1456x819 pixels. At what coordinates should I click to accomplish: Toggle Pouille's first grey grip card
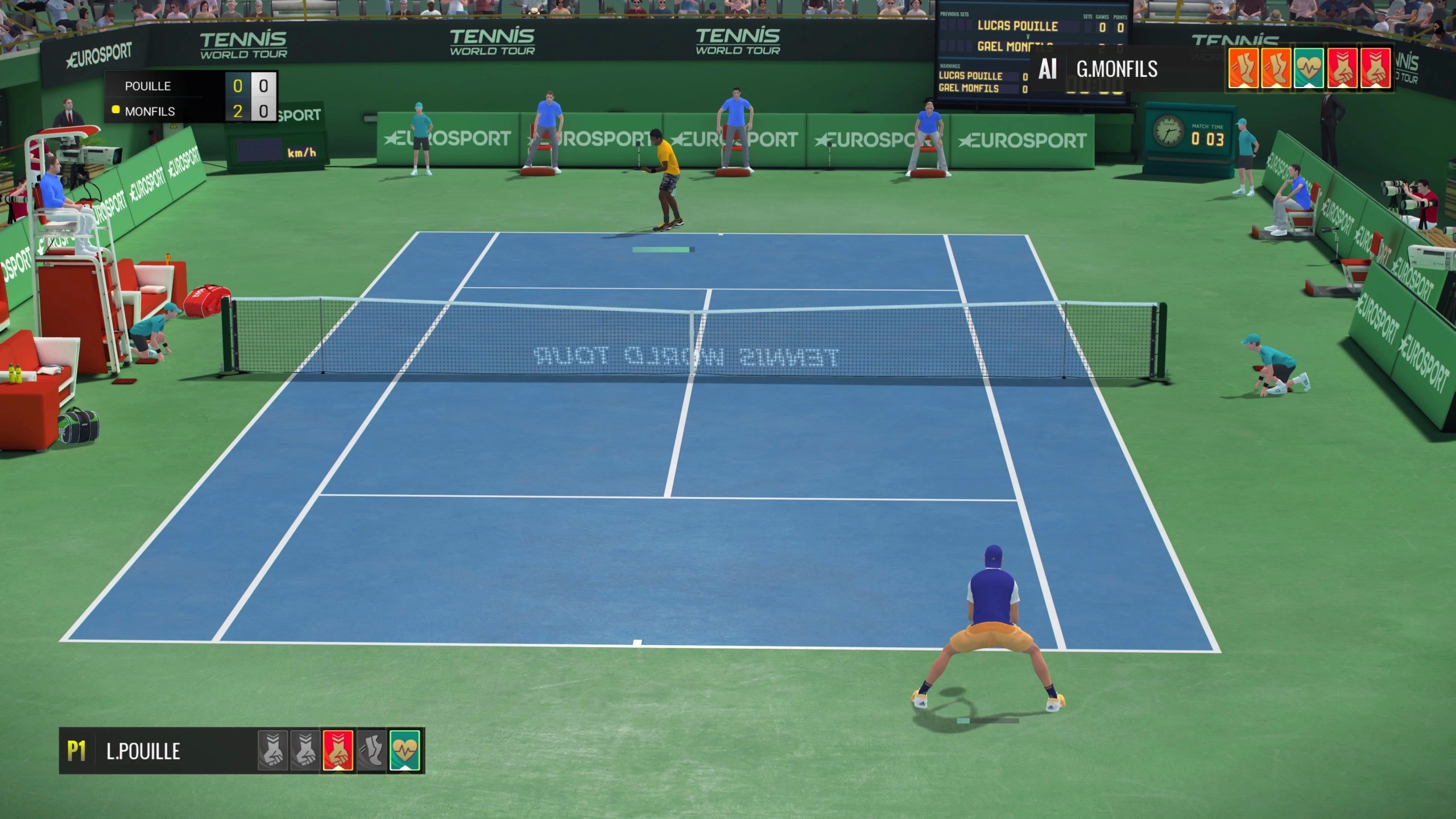click(x=272, y=752)
